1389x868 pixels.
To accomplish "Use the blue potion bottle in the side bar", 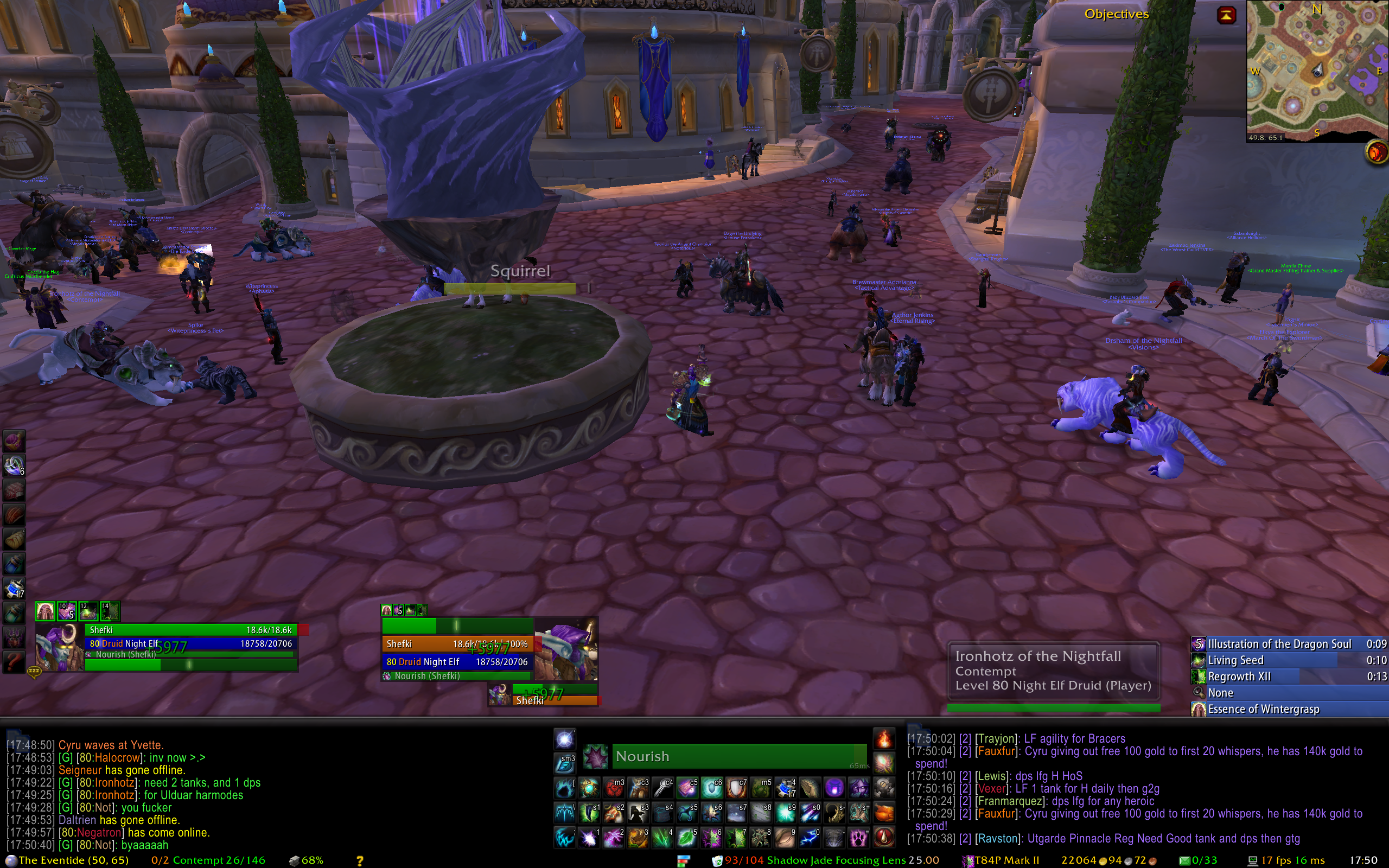I will 14,564.
